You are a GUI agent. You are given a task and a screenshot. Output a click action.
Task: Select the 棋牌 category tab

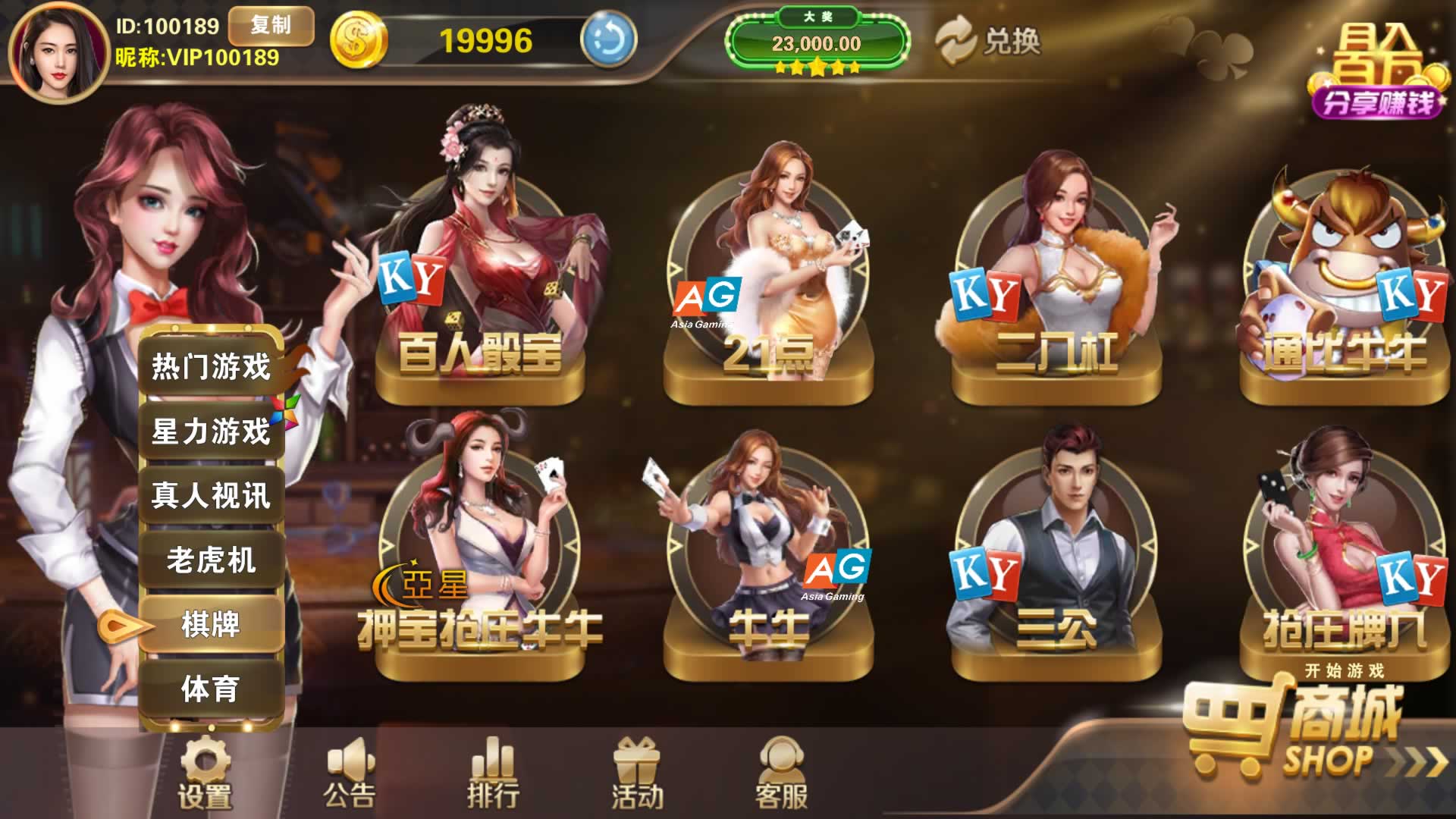click(x=211, y=625)
